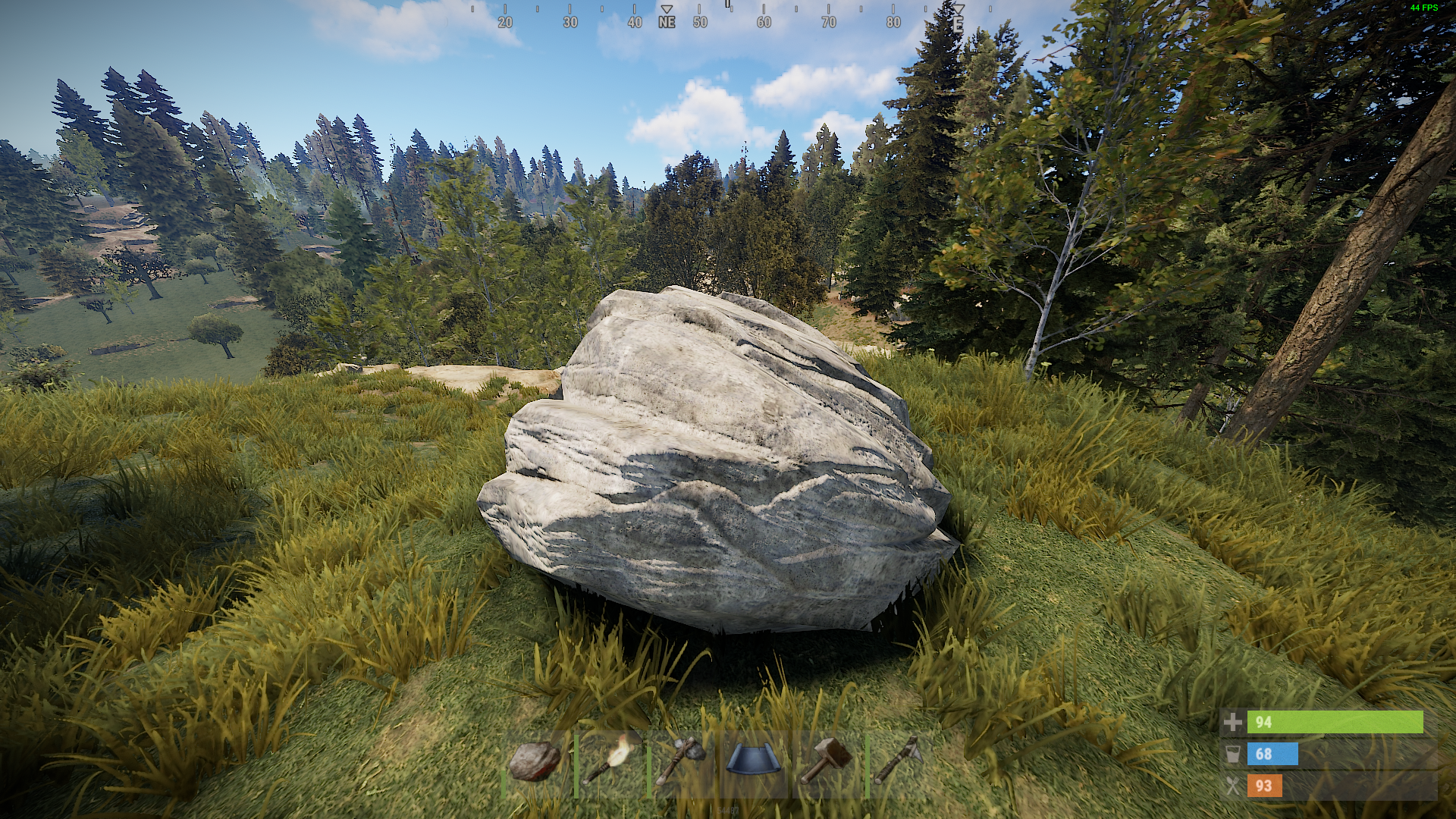1456x819 pixels.
Task: Equip the wooden hammer from the hotbar
Action: (827, 761)
